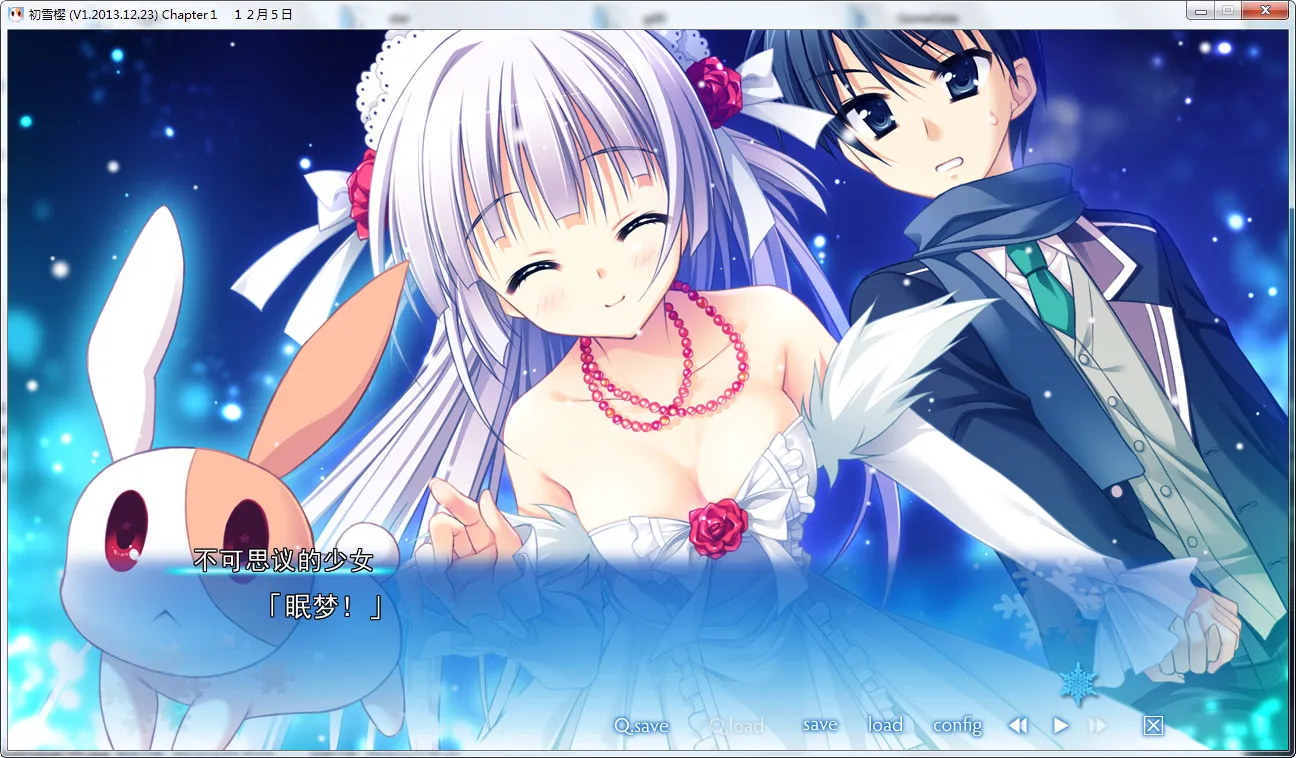This screenshot has height=758, width=1296.
Task: Minimize the game window
Action: [x=1201, y=10]
